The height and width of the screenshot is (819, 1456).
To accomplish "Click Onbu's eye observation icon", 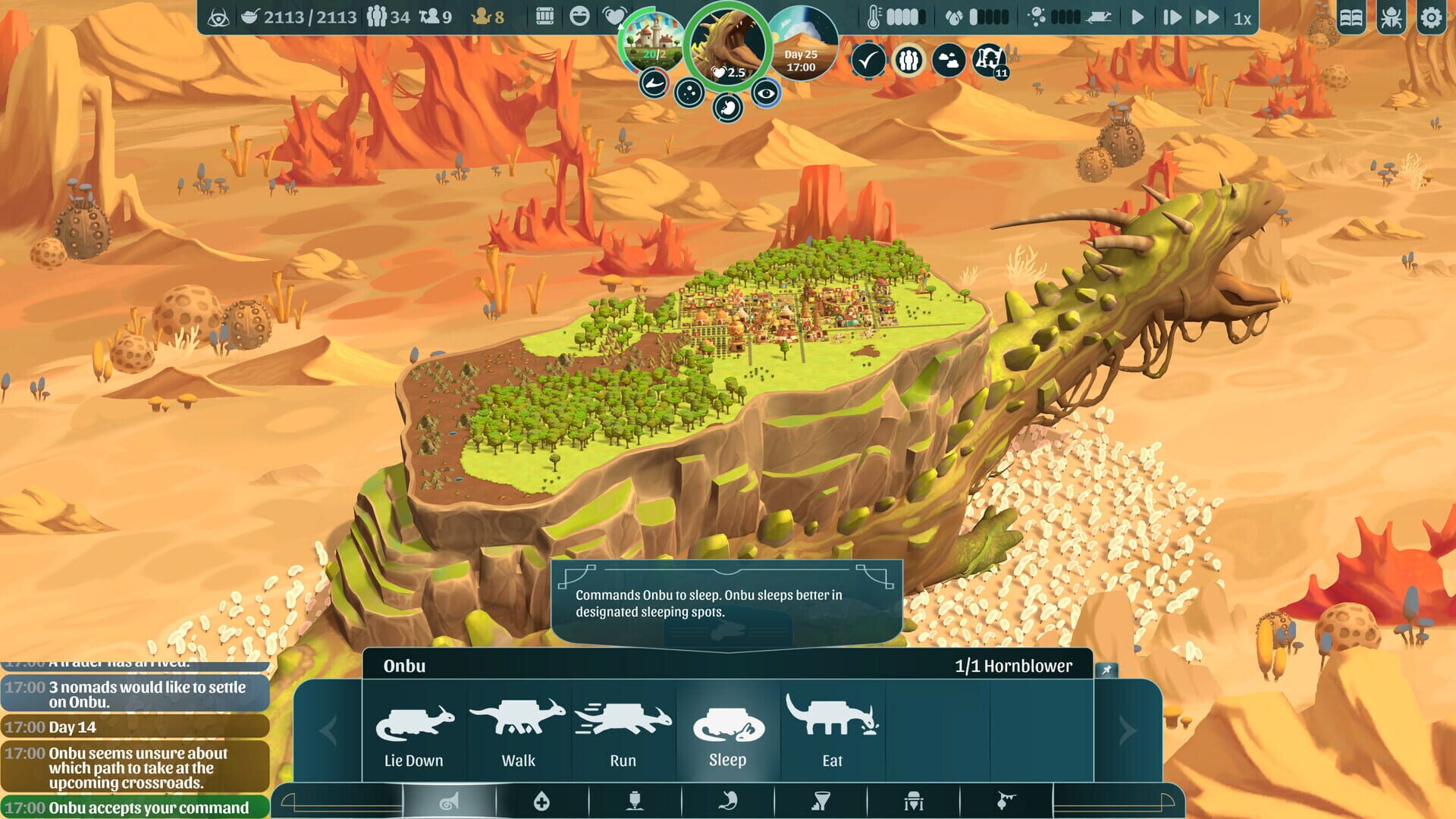I will tap(767, 94).
